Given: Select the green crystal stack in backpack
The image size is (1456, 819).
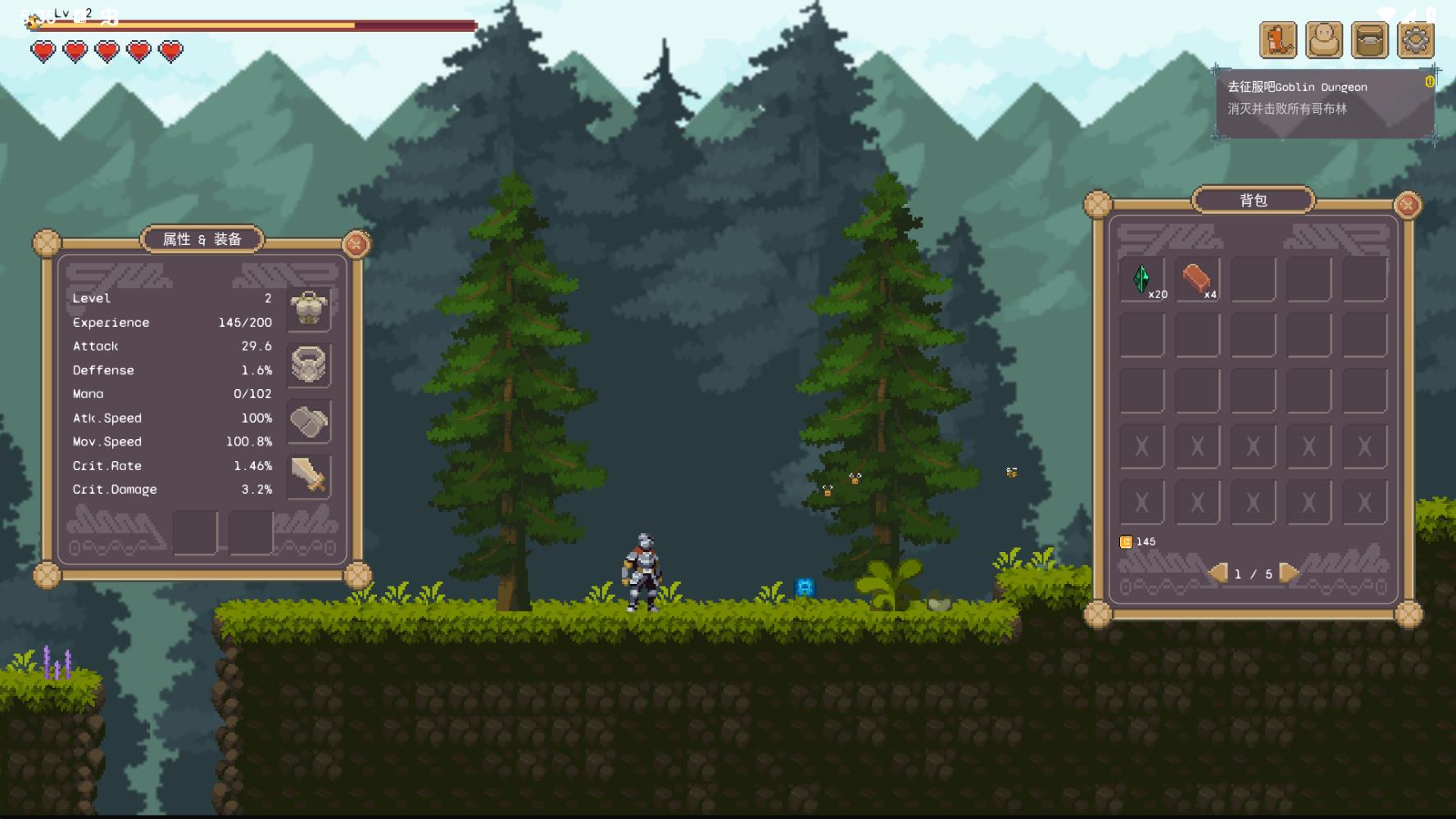Looking at the screenshot, I should click(1142, 280).
